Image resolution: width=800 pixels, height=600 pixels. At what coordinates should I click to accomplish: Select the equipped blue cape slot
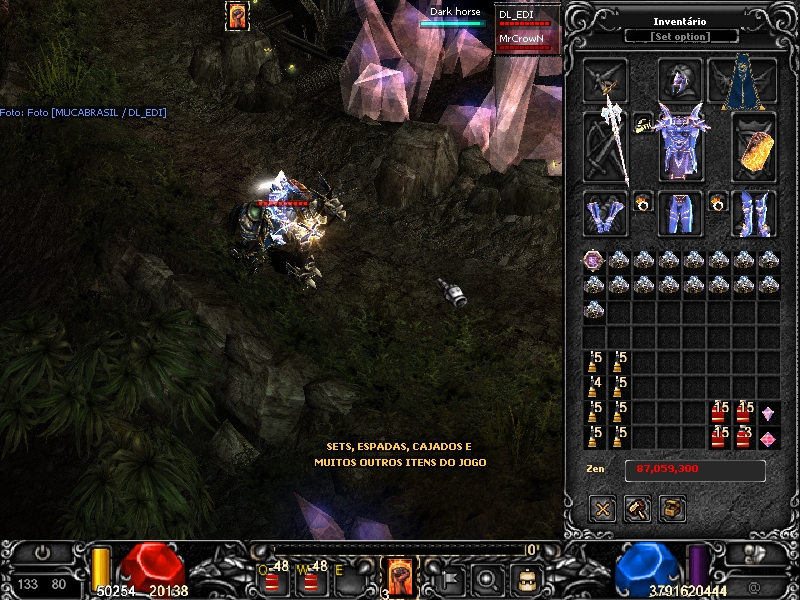(742, 82)
